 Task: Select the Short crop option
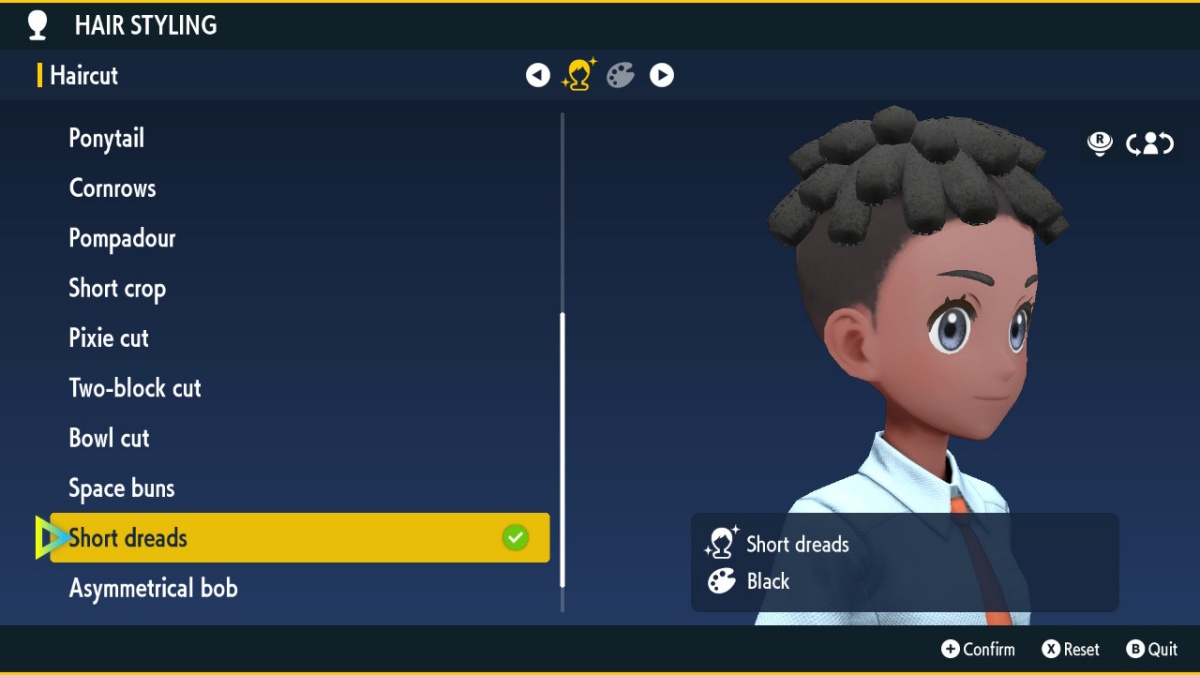pyautogui.click(x=117, y=288)
